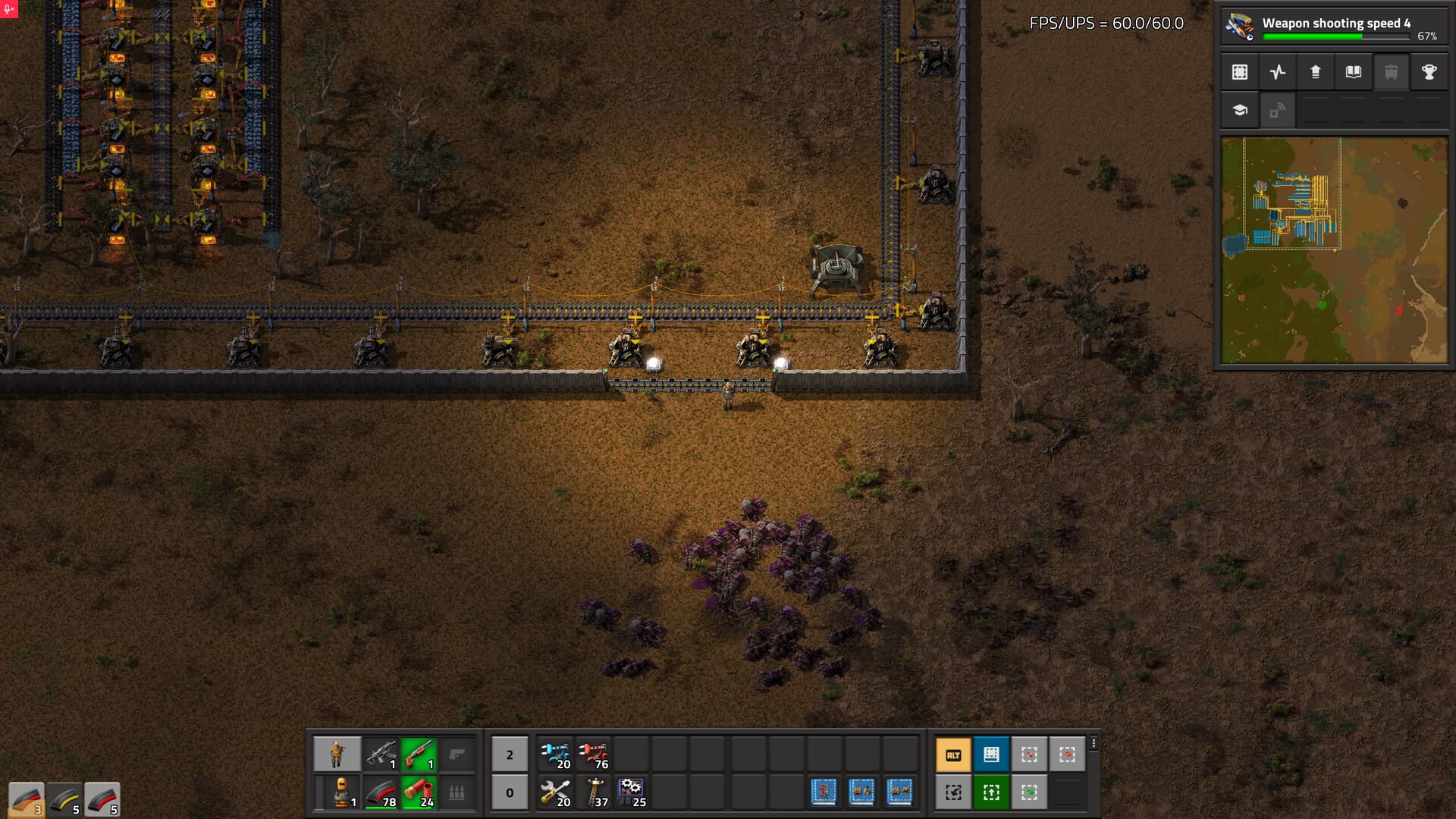This screenshot has width=1456, height=819.
Task: Click the shotgun shells ammo slot
Action: pyautogui.click(x=419, y=792)
